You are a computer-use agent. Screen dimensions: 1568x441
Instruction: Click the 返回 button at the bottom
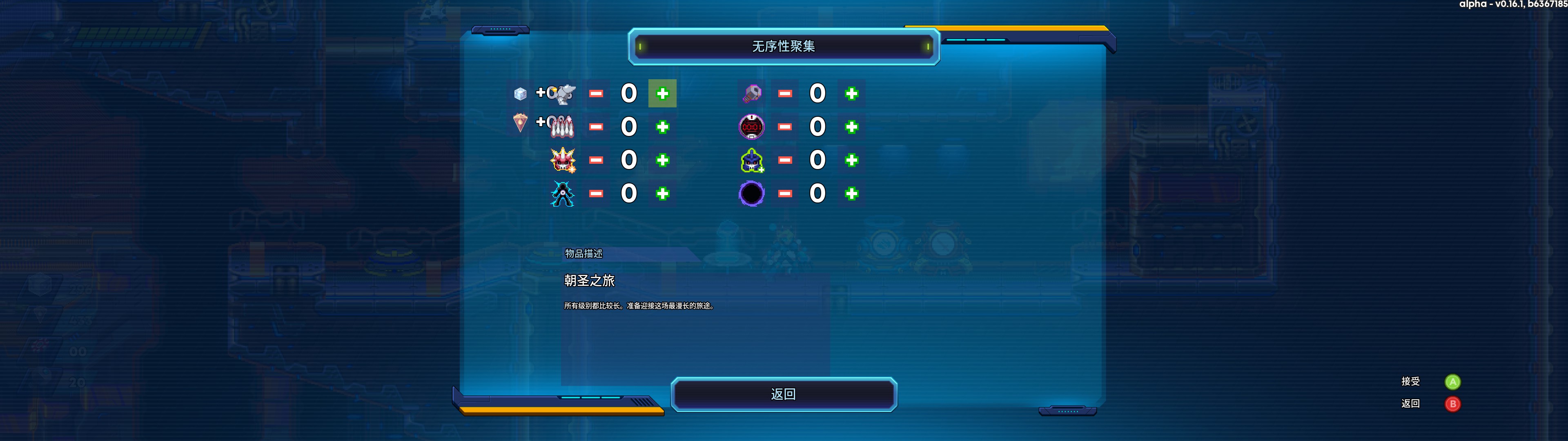click(784, 394)
